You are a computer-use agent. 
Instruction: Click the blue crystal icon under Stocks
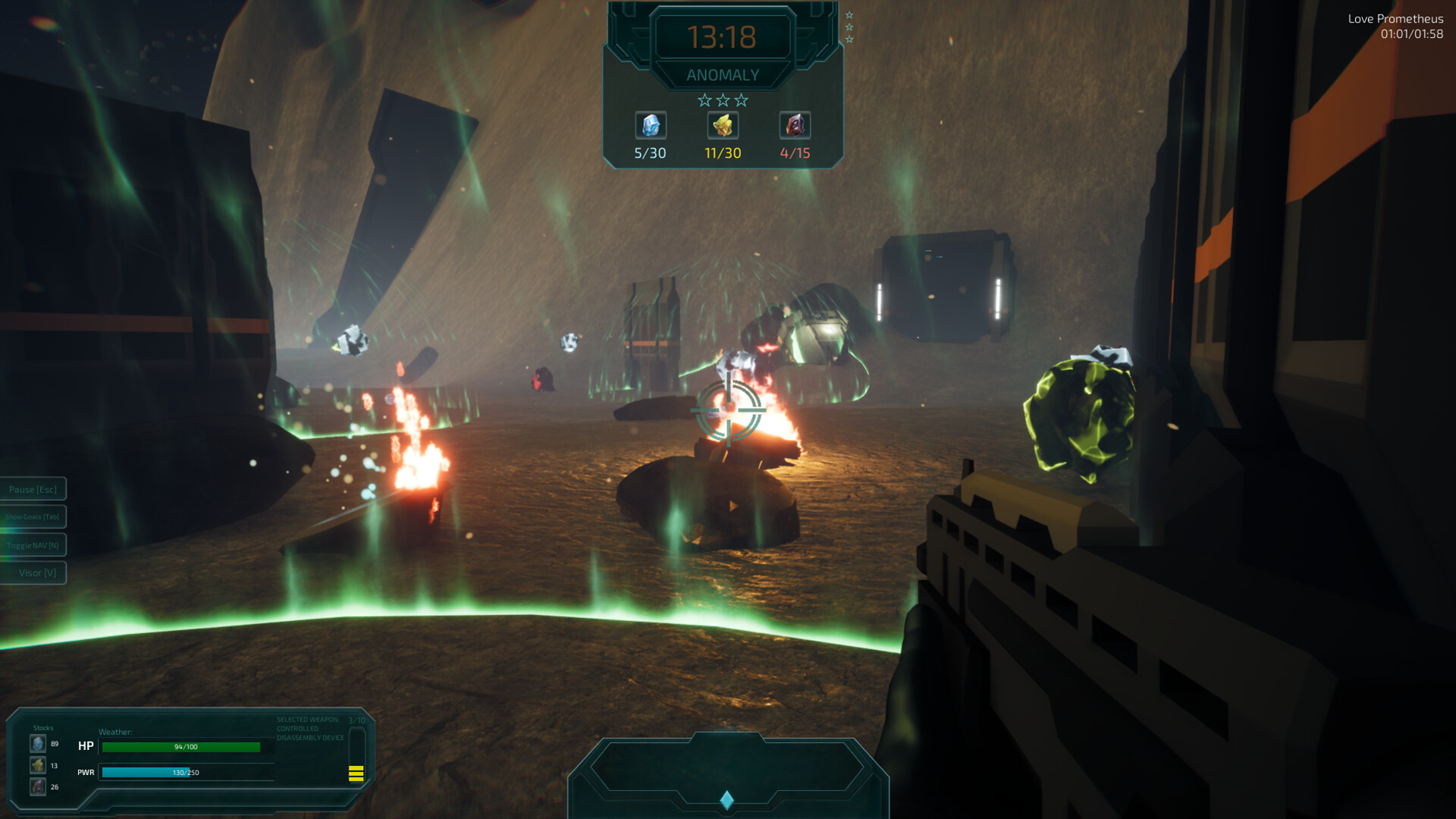point(38,744)
